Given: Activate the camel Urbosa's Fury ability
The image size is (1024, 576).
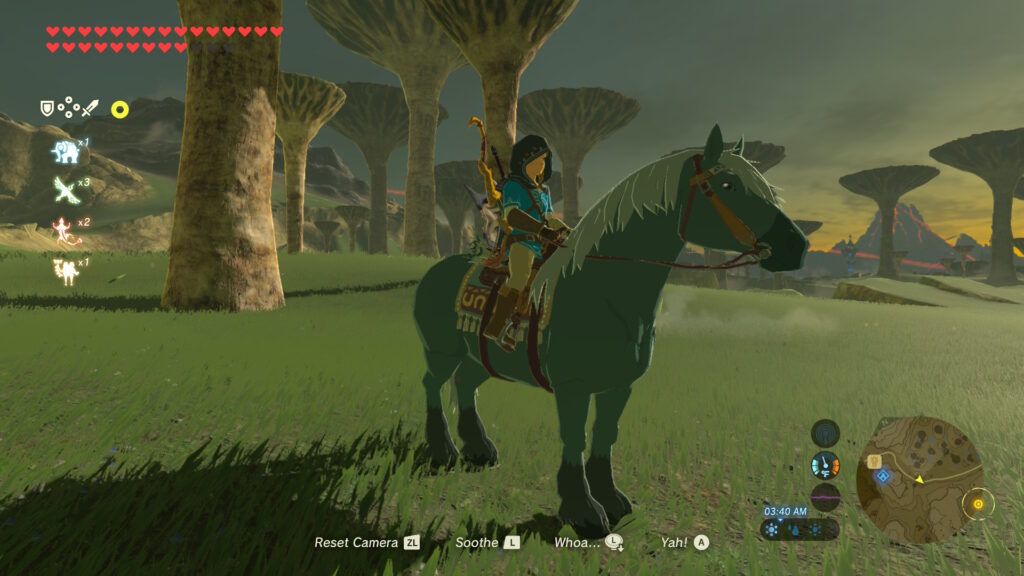Looking at the screenshot, I should tap(66, 270).
